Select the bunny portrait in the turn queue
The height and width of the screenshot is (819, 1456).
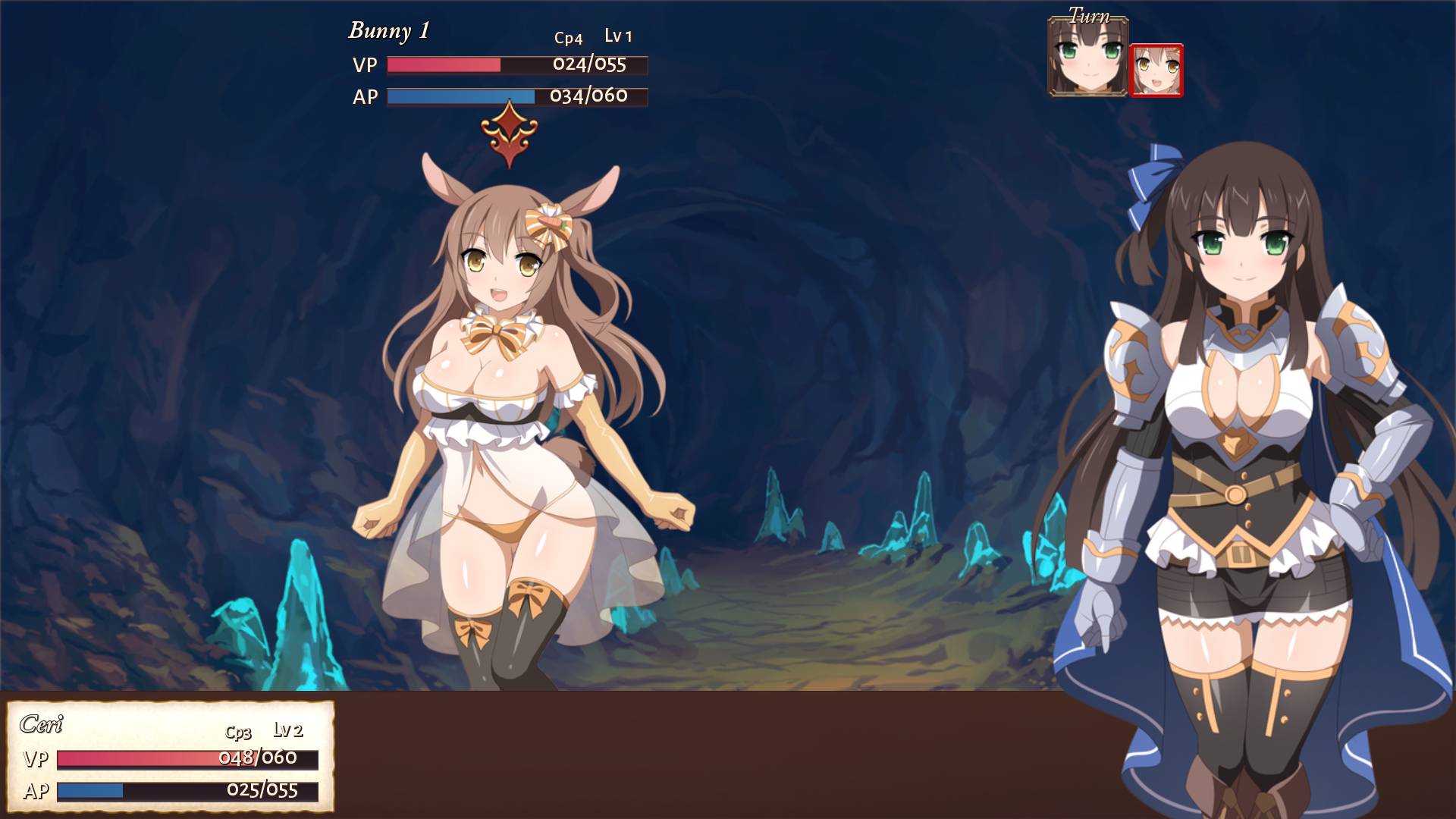pyautogui.click(x=1156, y=71)
